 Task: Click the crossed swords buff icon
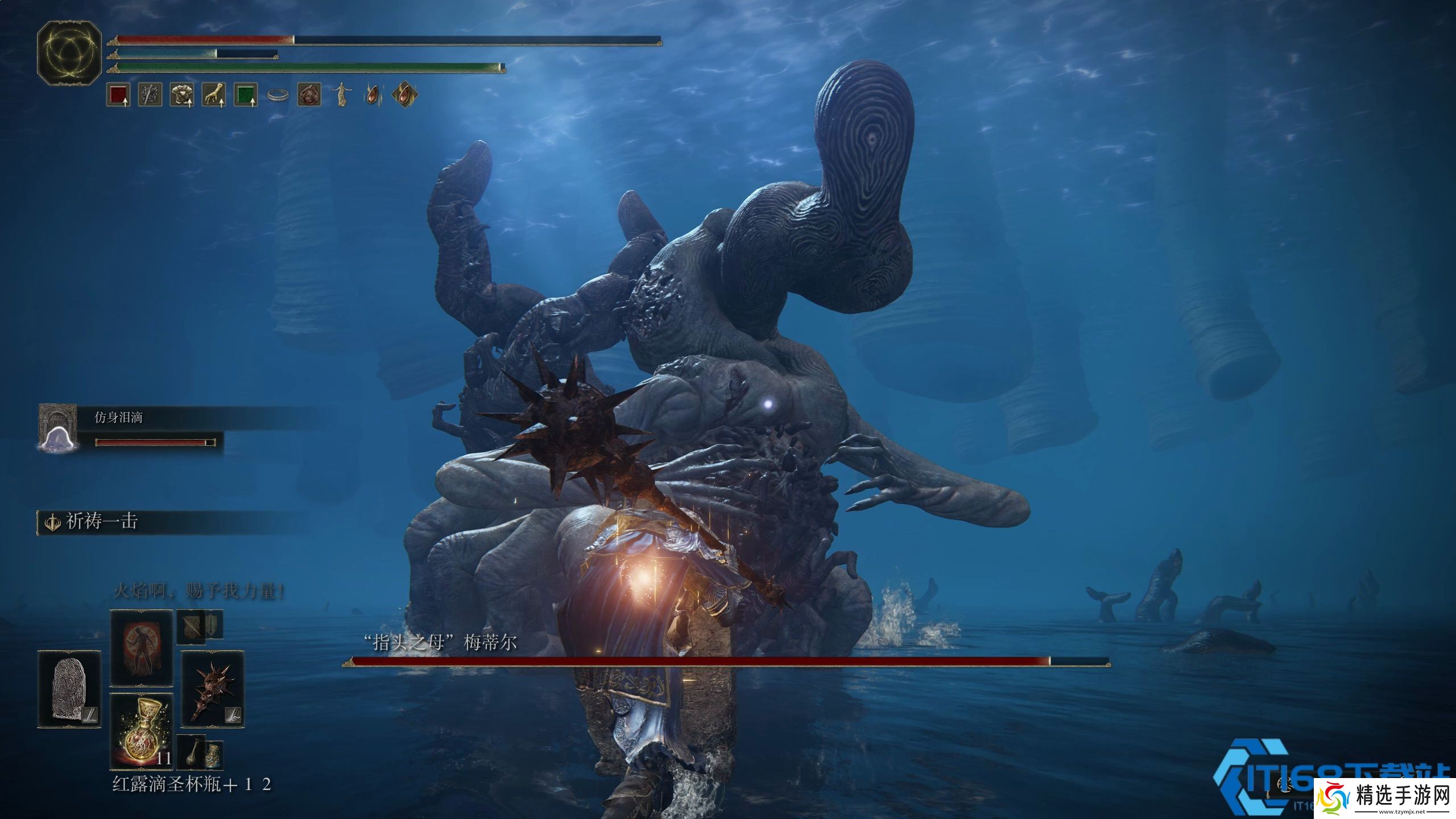click(150, 95)
